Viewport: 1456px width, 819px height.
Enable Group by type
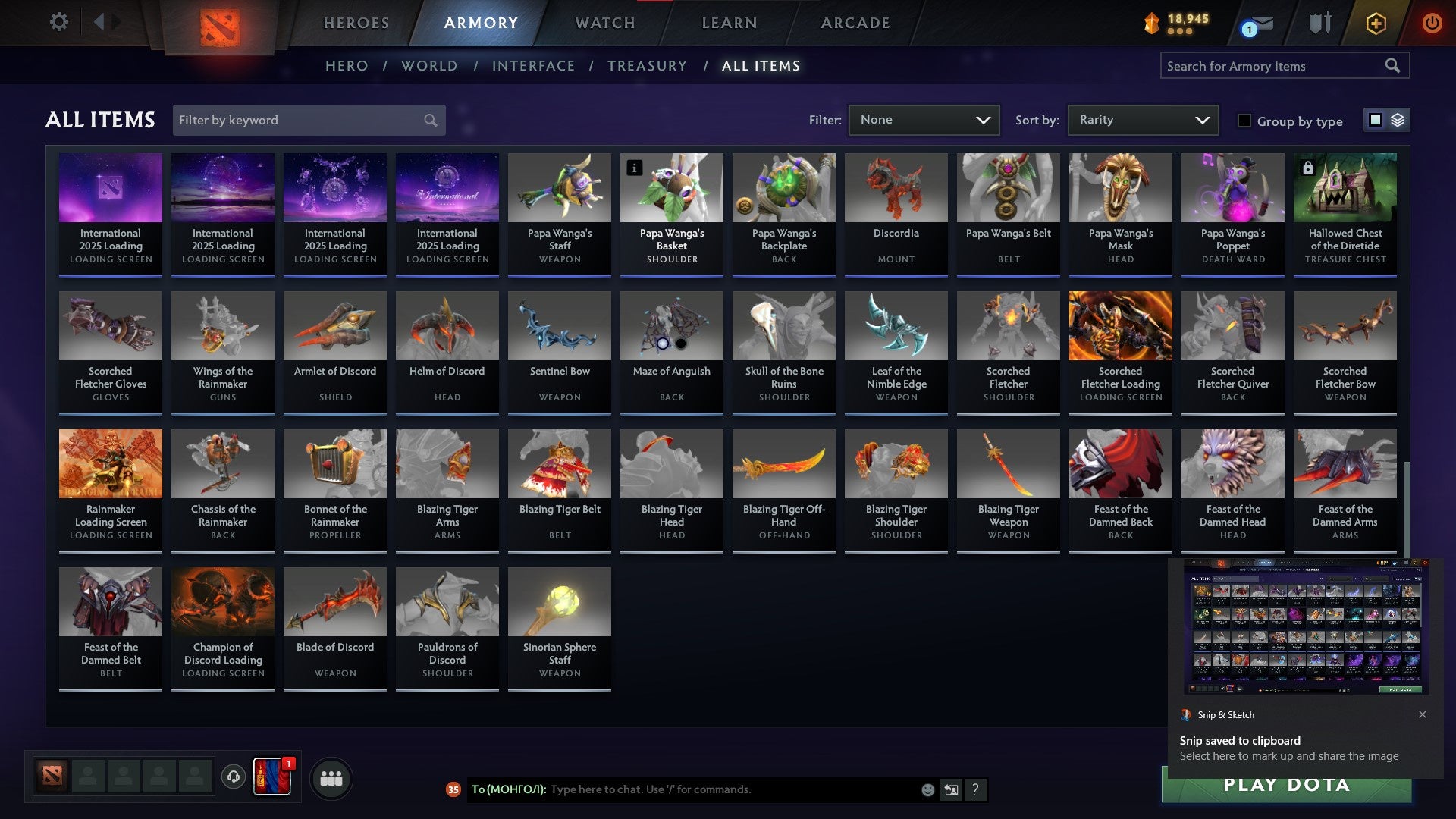pos(1244,121)
